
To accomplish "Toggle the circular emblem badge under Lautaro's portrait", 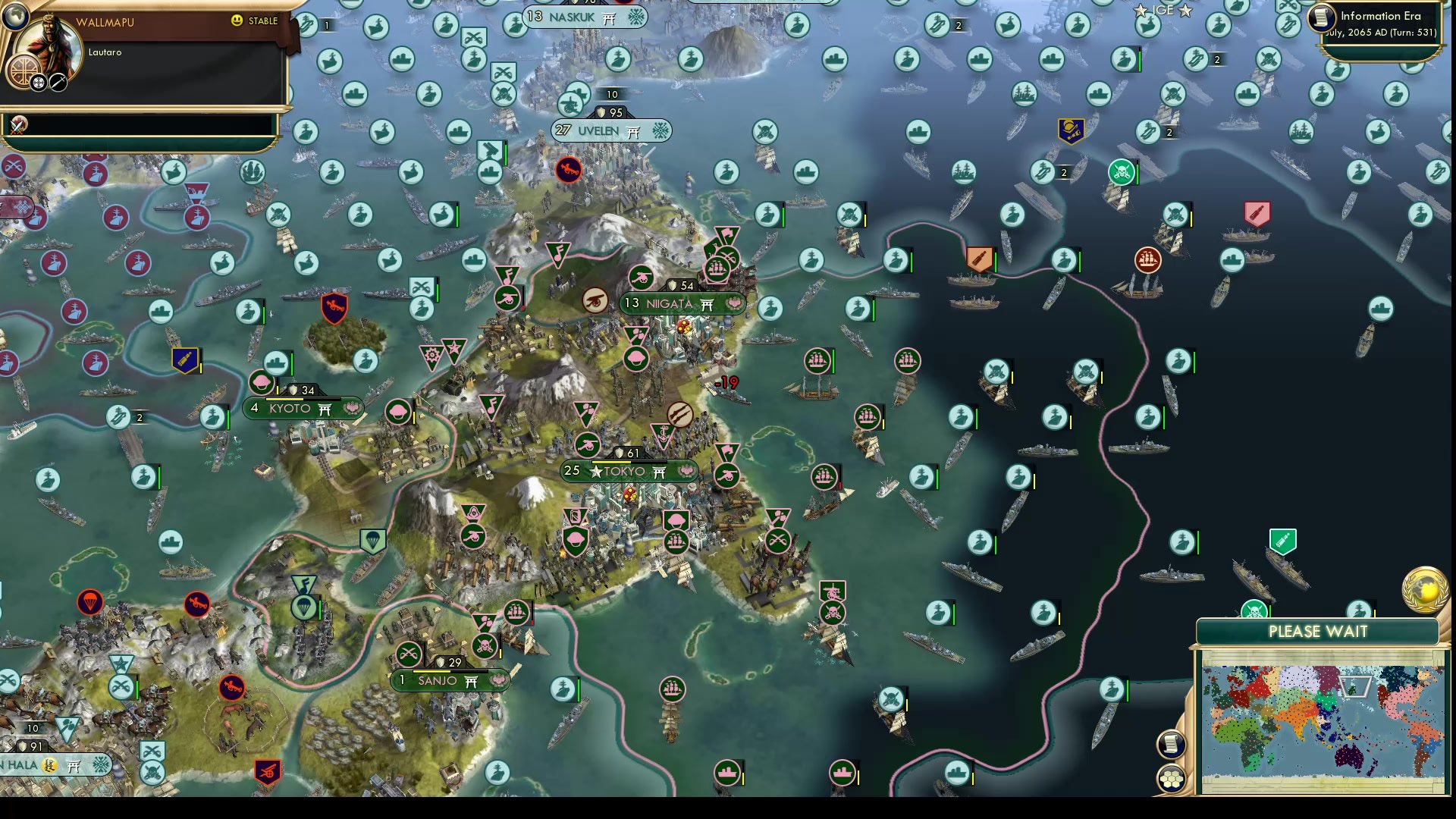I will [24, 71].
